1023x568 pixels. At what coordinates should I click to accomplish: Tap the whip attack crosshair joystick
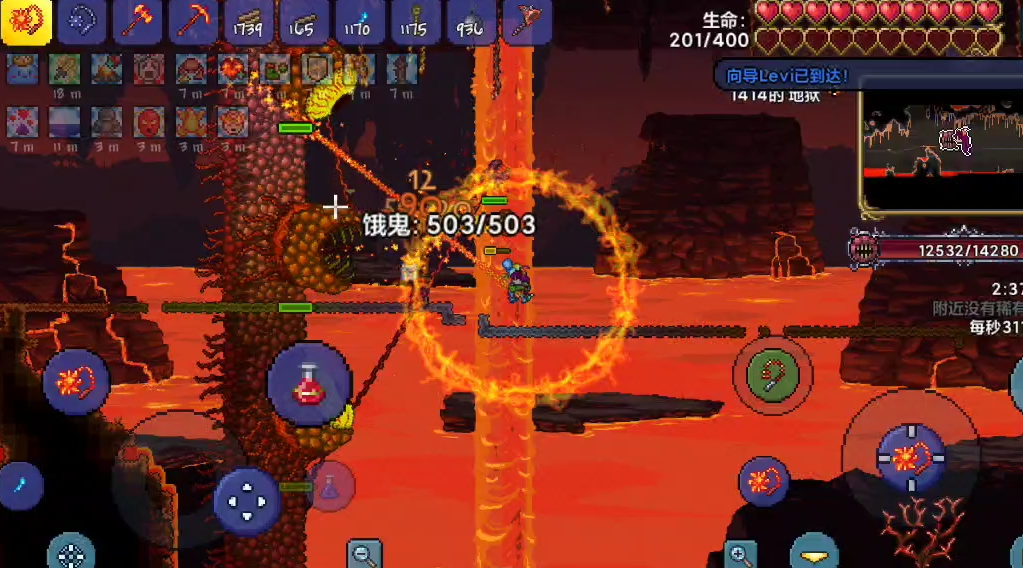tap(910, 459)
